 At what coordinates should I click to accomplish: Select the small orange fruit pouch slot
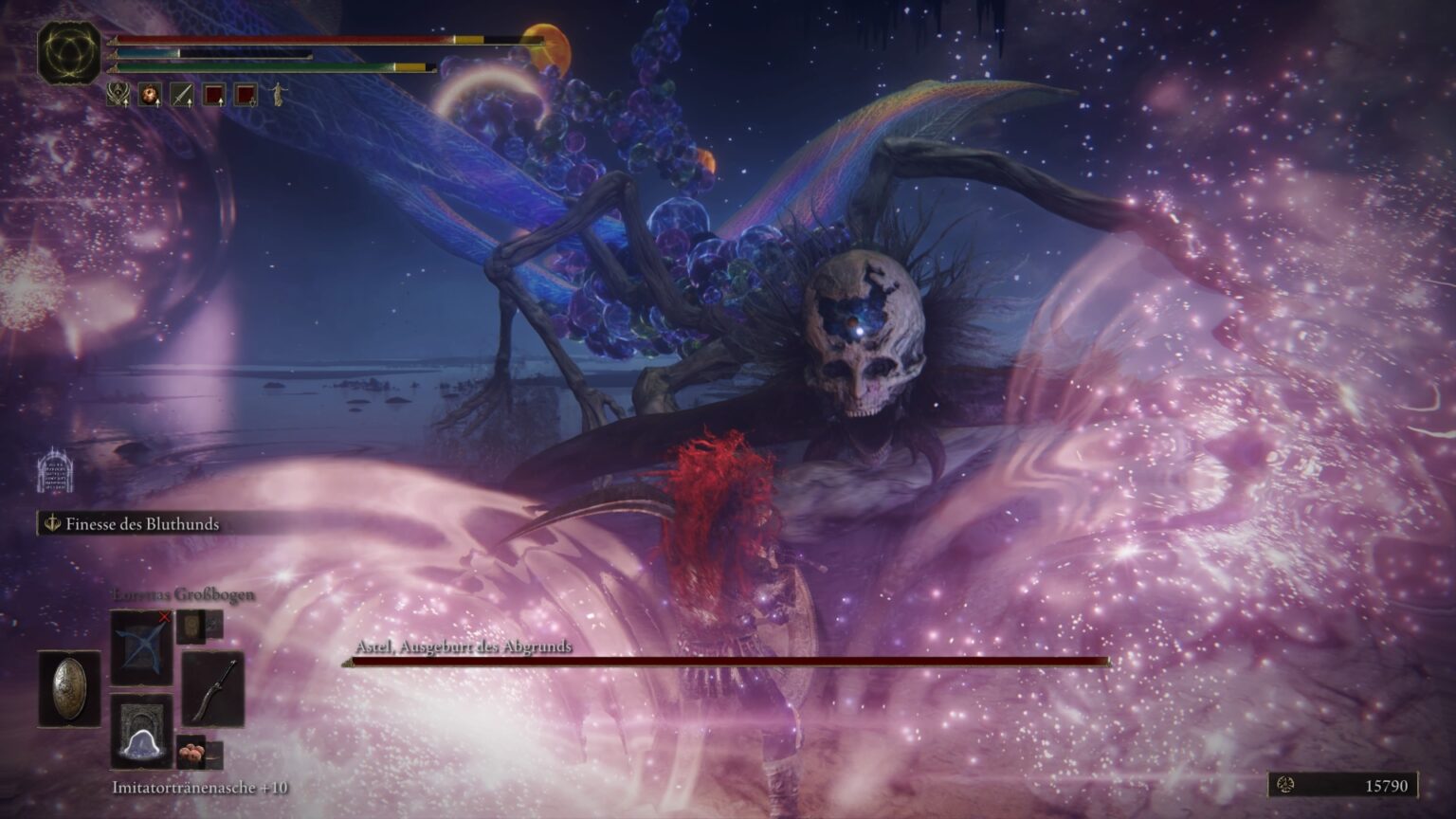tap(191, 752)
